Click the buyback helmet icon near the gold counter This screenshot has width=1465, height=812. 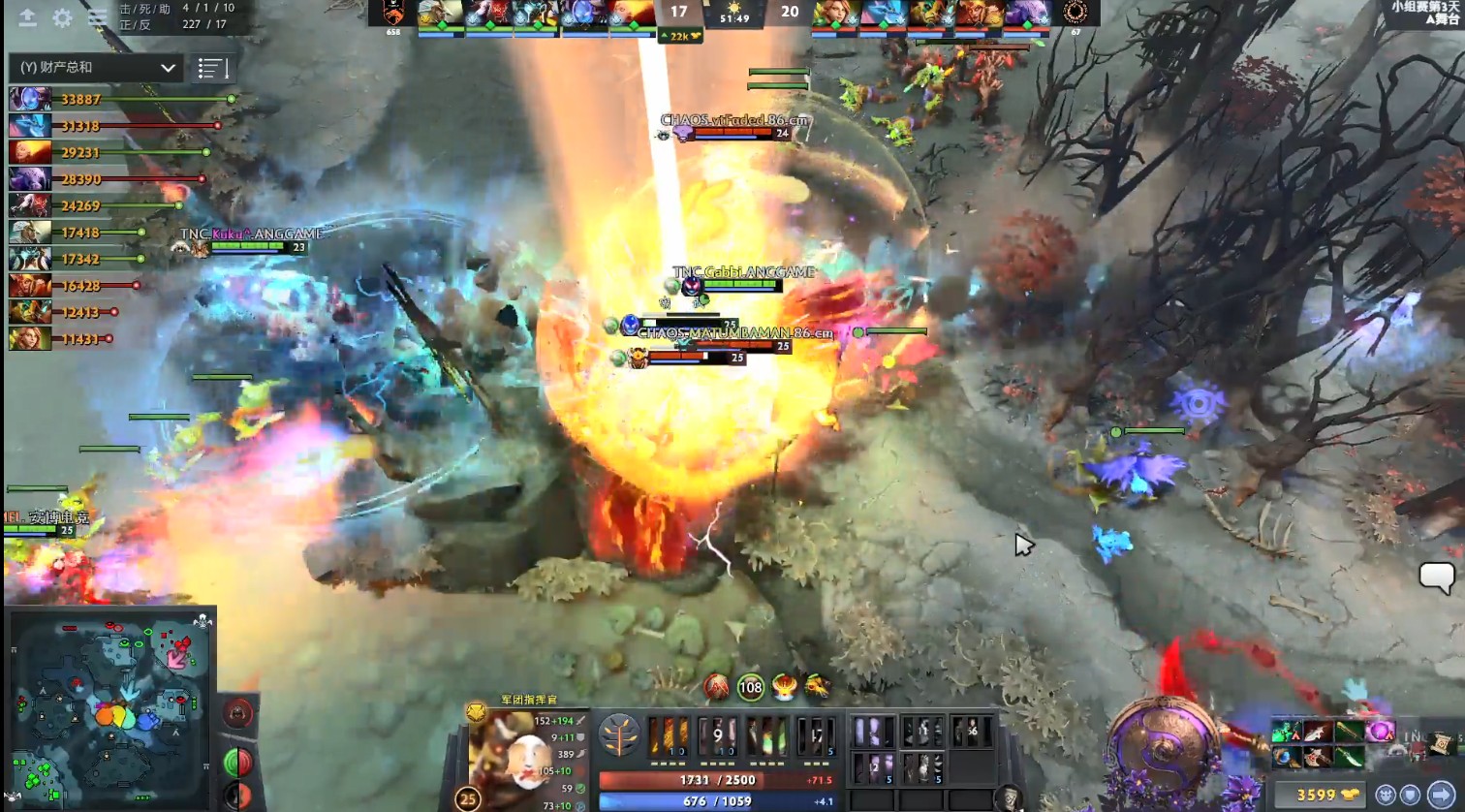click(1387, 793)
